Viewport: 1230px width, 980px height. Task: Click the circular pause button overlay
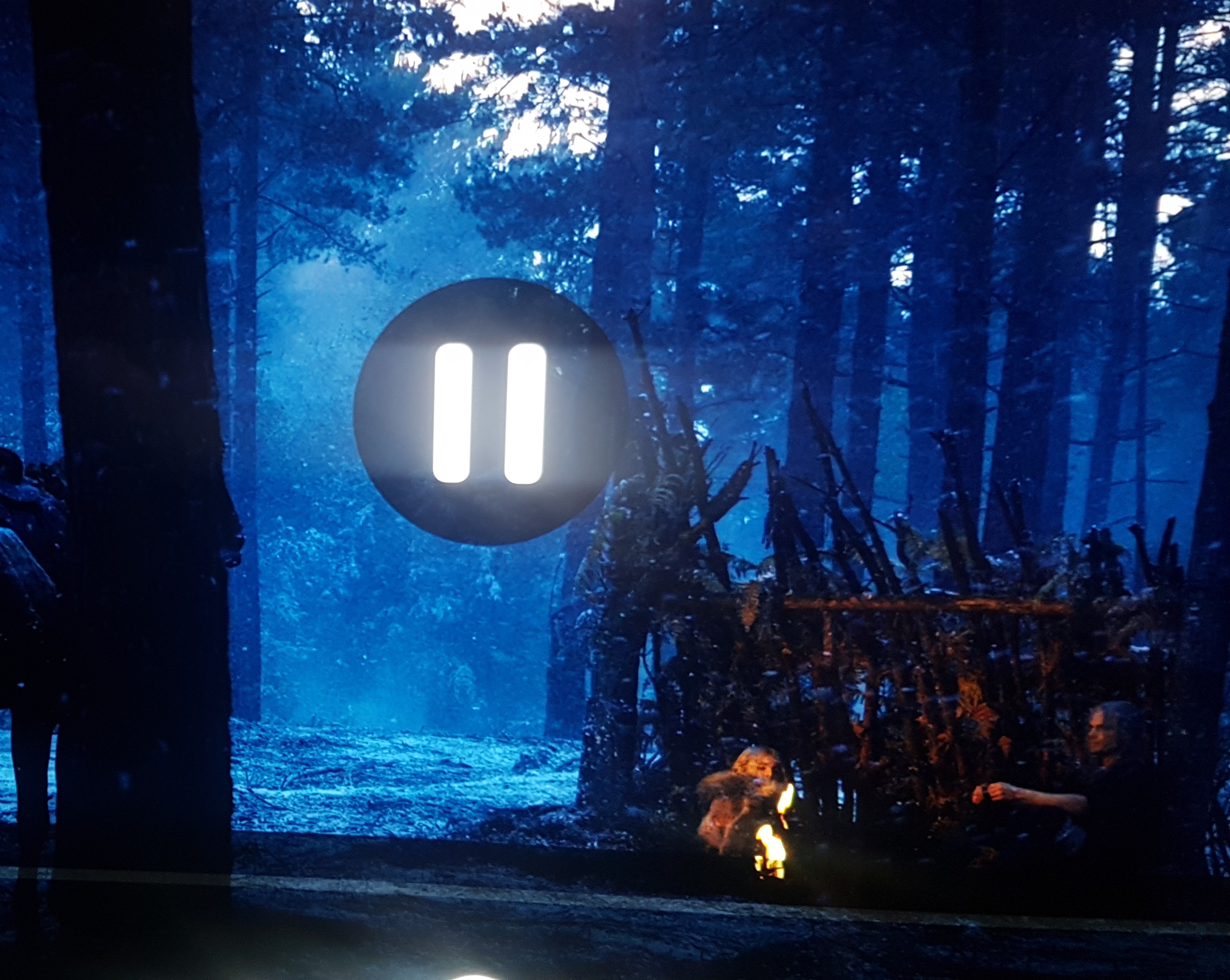pyautogui.click(x=489, y=412)
